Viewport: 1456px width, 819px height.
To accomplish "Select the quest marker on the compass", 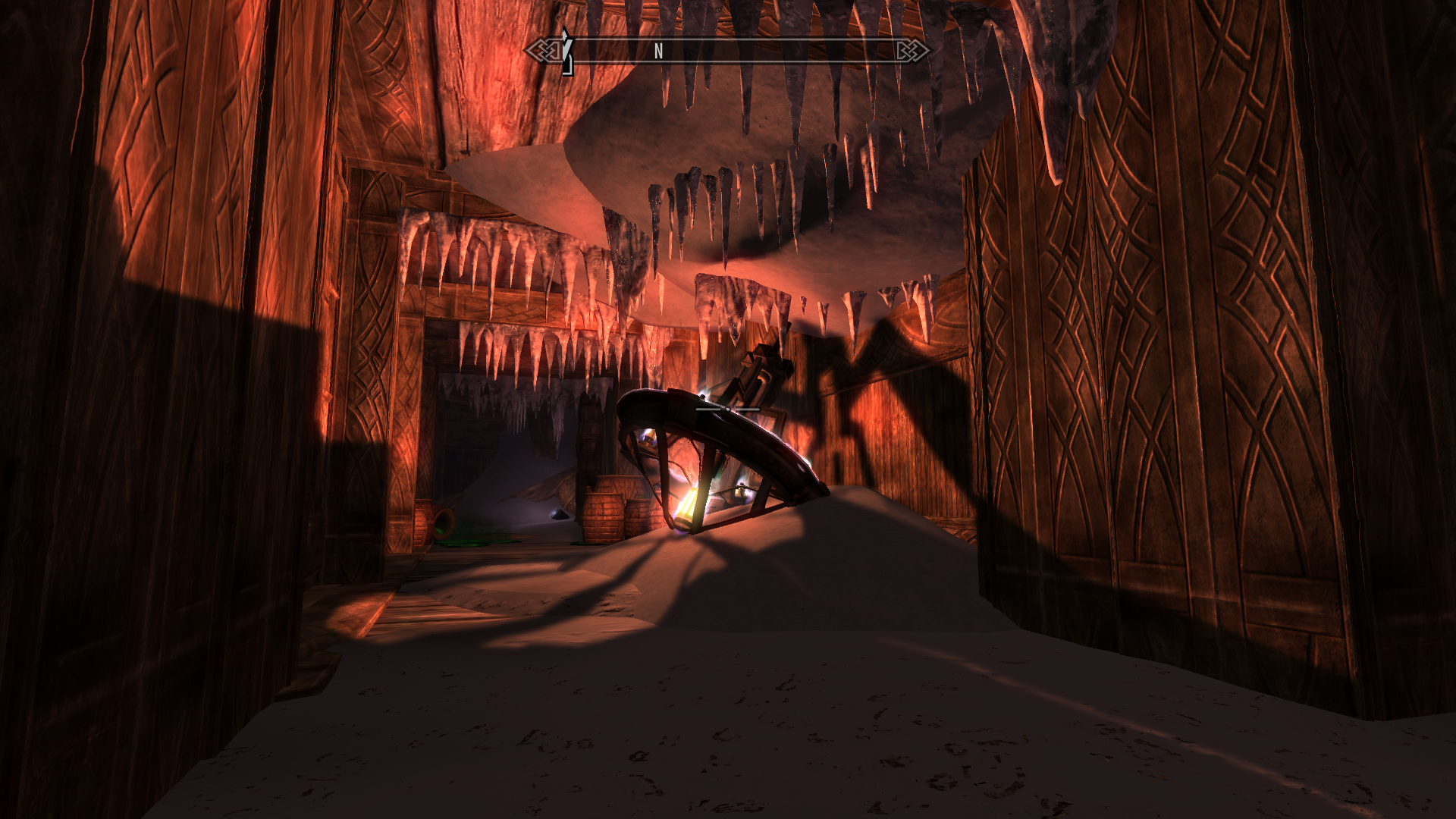I will [x=565, y=52].
